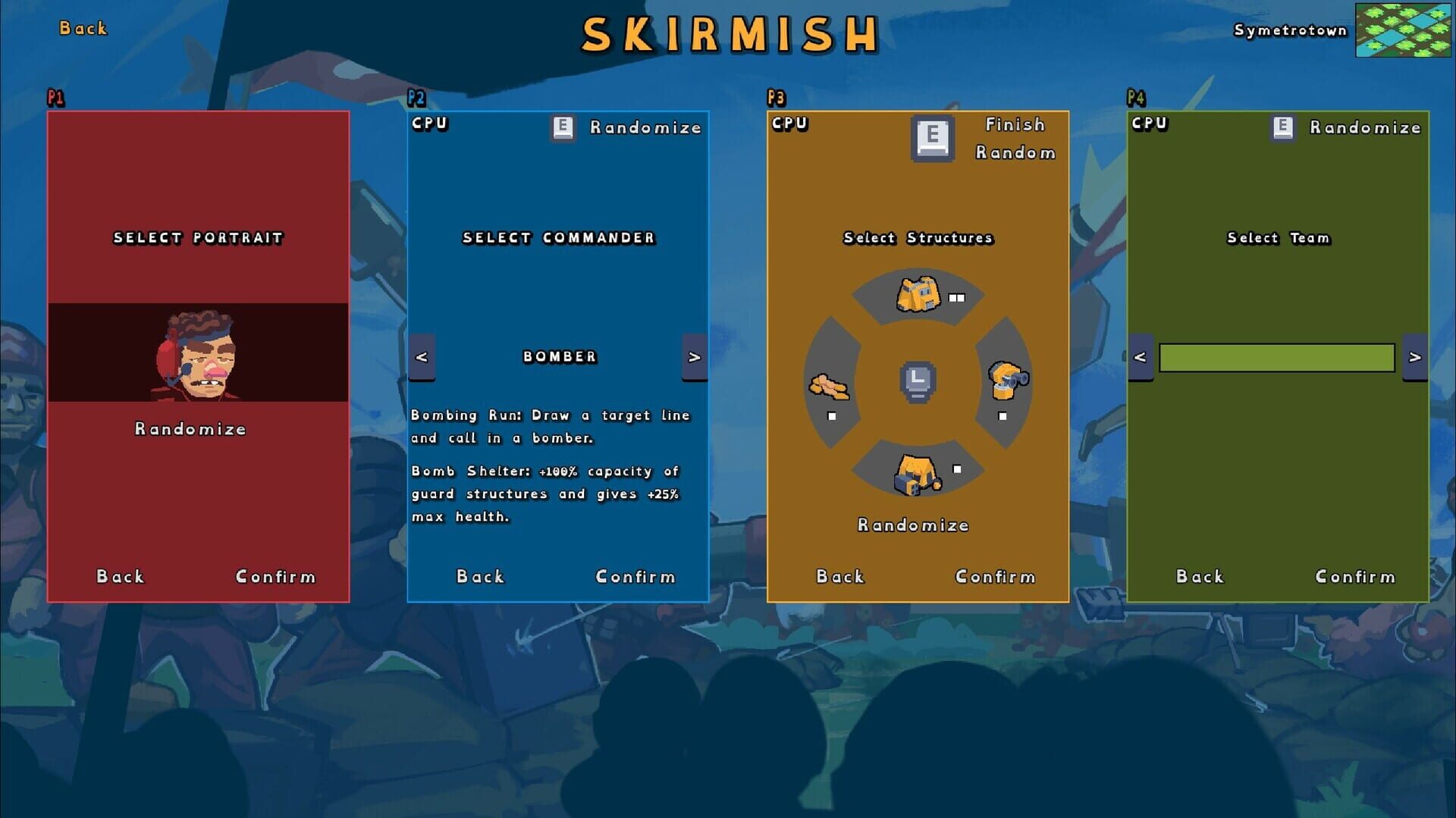Click the E key icon beside P4 Randomize
1456x818 pixels.
coord(1282,127)
